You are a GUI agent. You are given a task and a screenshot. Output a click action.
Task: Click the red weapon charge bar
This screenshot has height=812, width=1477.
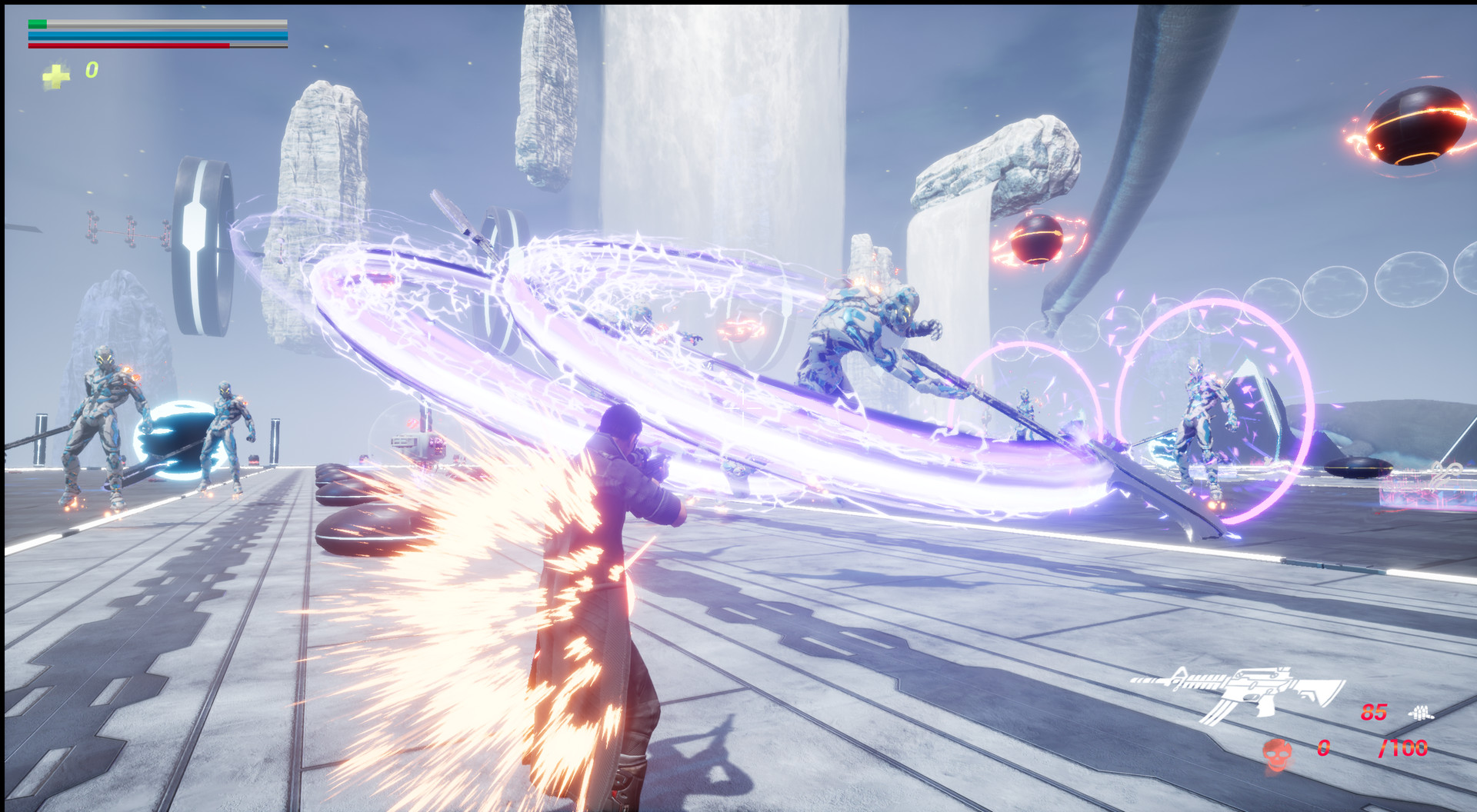click(x=131, y=46)
